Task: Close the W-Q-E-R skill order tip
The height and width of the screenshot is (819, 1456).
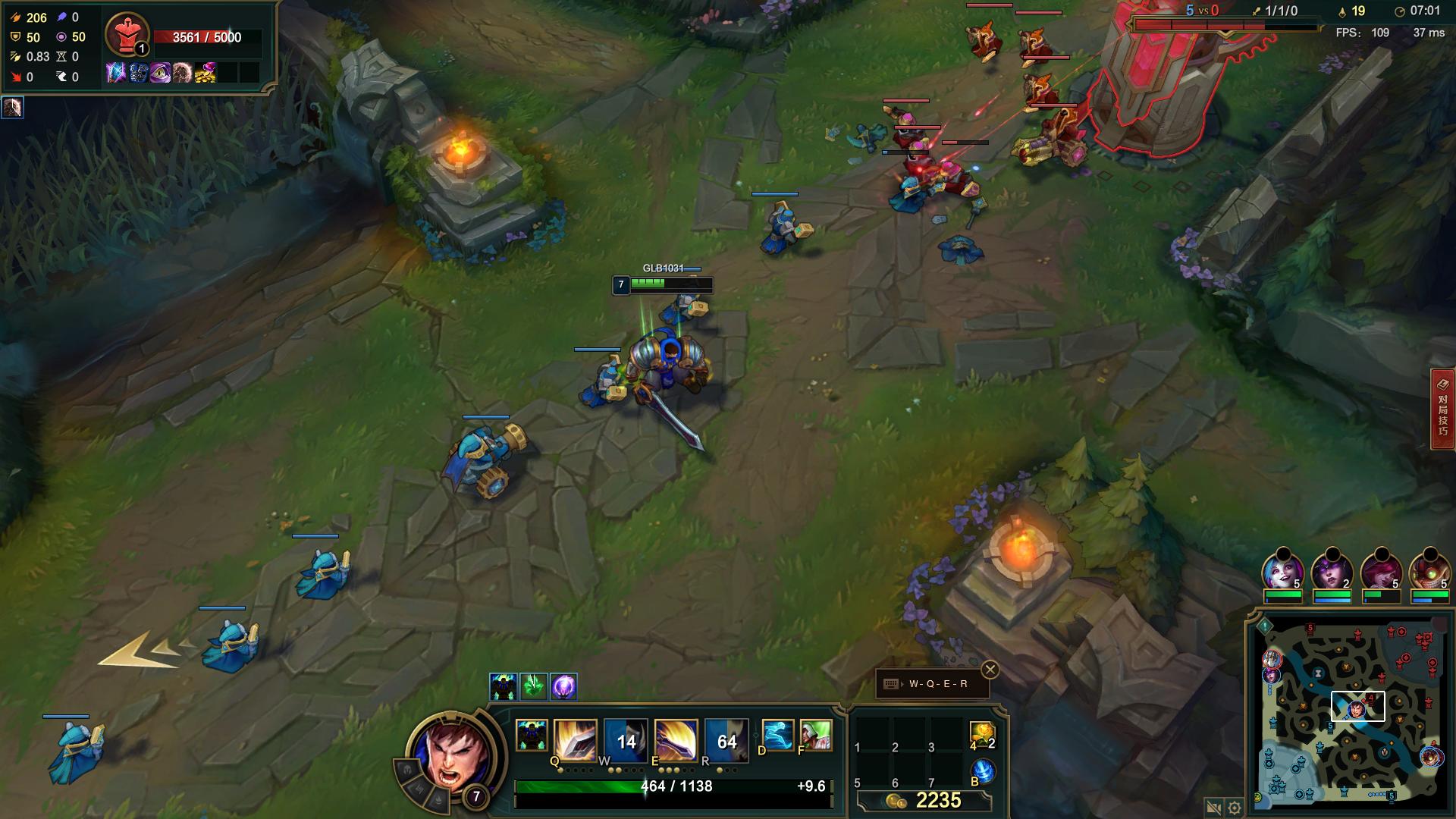Action: (x=990, y=670)
